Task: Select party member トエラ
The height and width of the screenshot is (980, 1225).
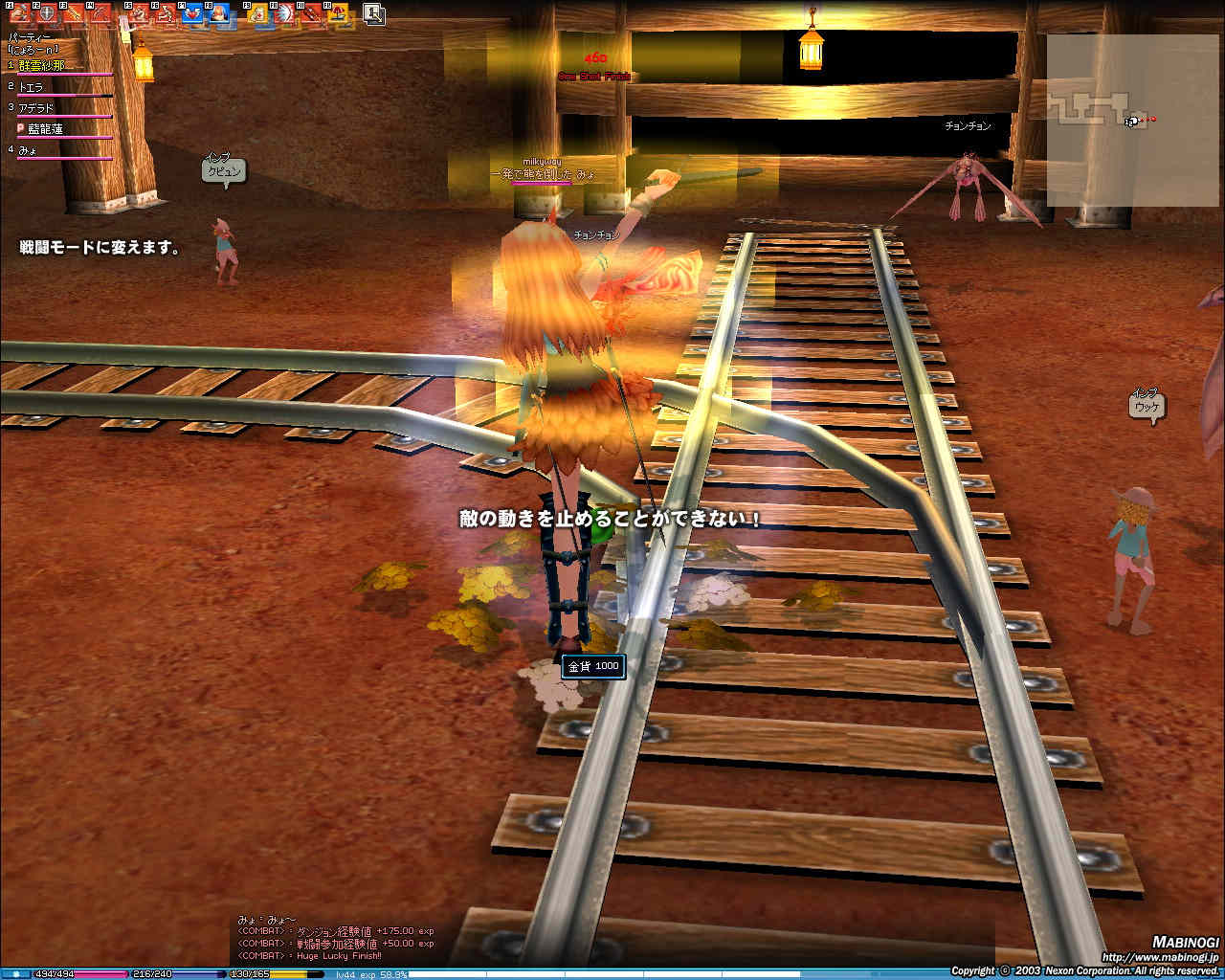Action: click(31, 87)
